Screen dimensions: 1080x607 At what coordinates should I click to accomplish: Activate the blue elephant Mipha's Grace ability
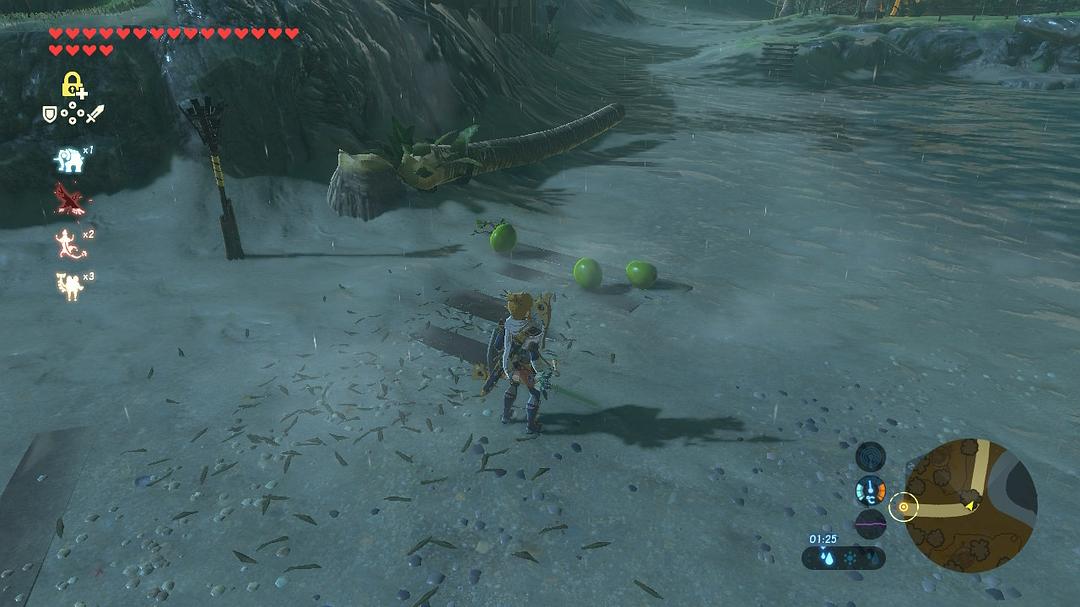pos(69,159)
